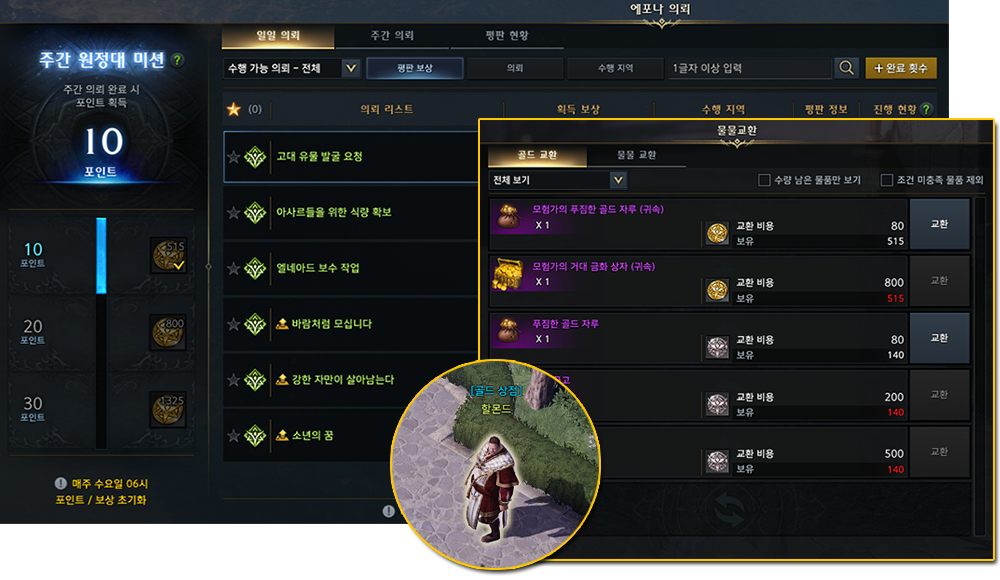Open the 전체 보기 dropdown
Image resolution: width=1000 pixels, height=580 pixels.
pos(618,180)
